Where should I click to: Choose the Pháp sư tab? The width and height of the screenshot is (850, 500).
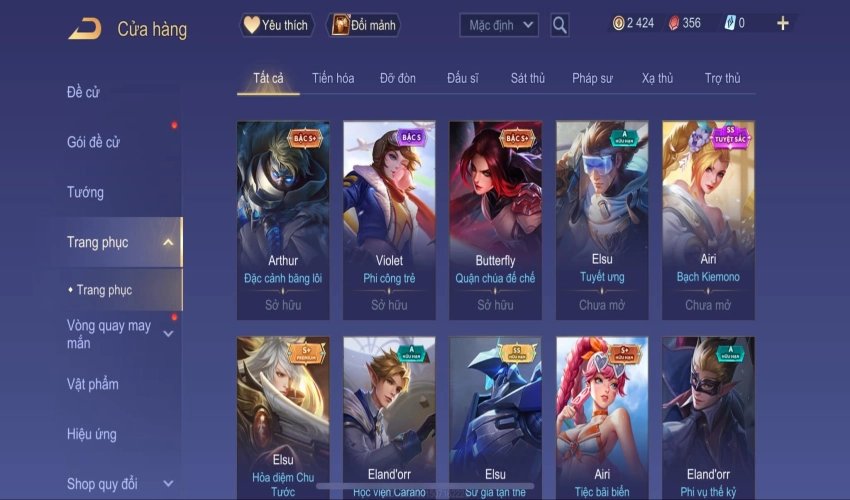coord(592,78)
